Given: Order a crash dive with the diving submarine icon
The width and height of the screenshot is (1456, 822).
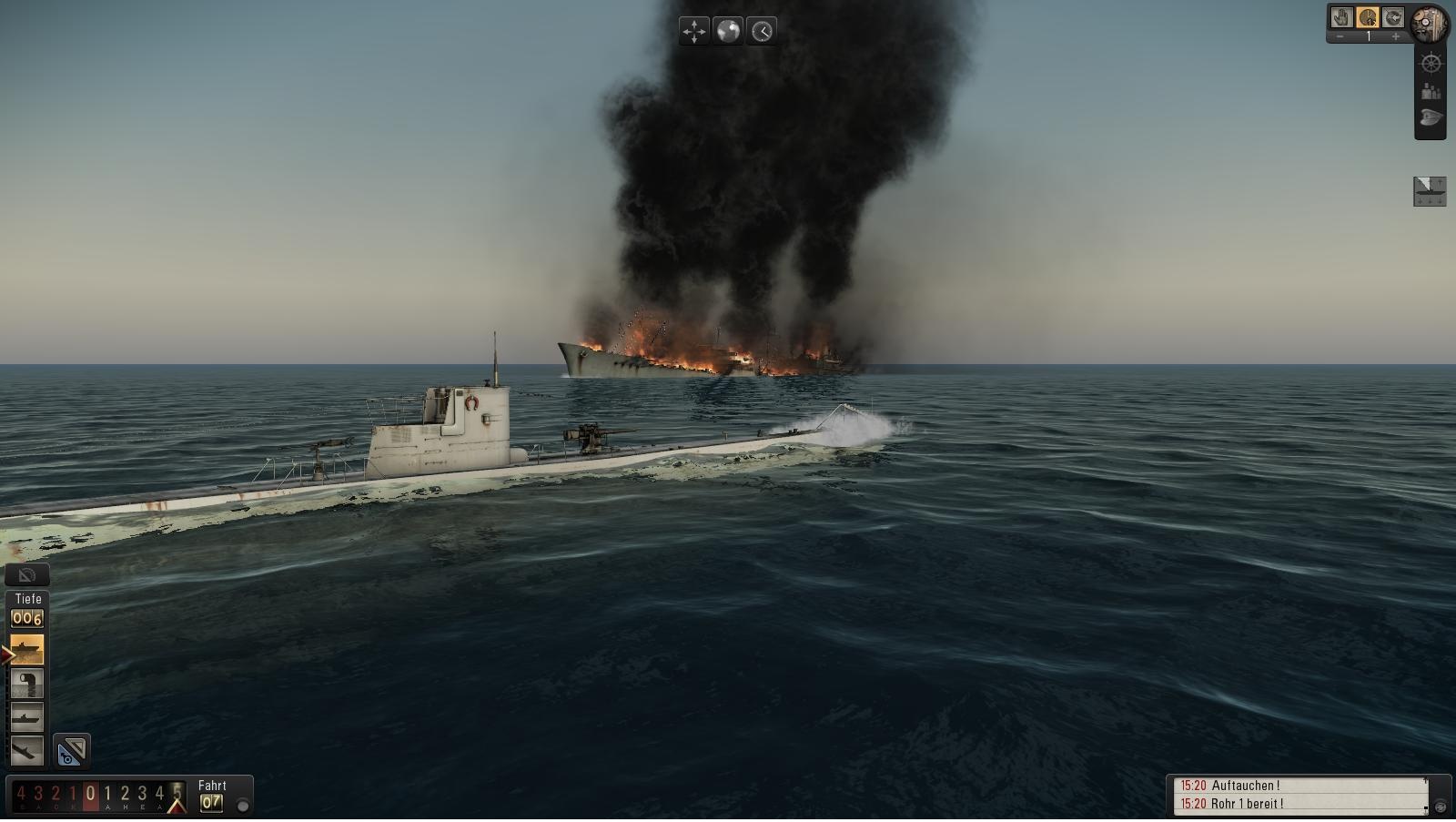Looking at the screenshot, I should pos(26,751).
